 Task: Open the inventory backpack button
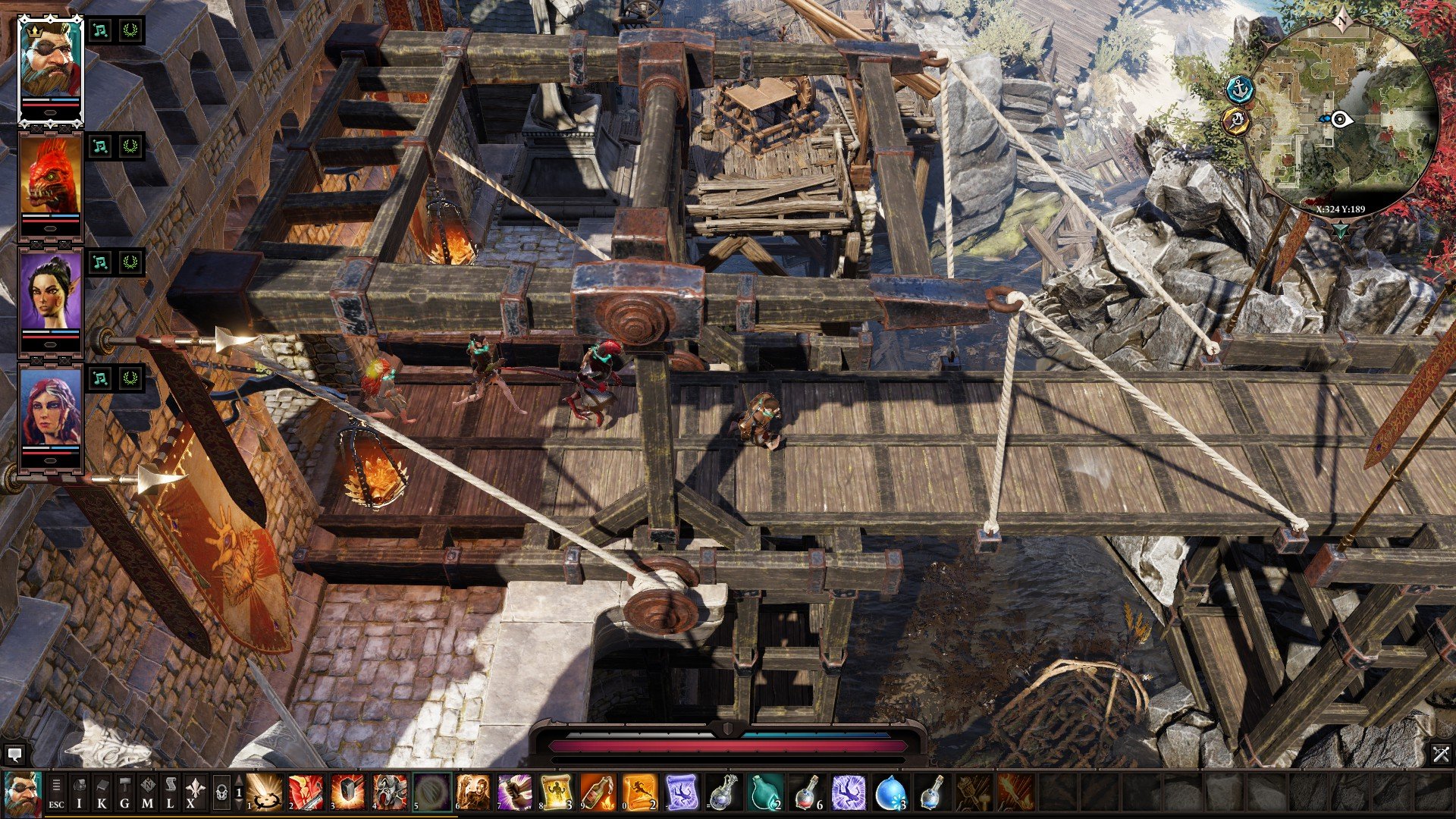[x=79, y=792]
